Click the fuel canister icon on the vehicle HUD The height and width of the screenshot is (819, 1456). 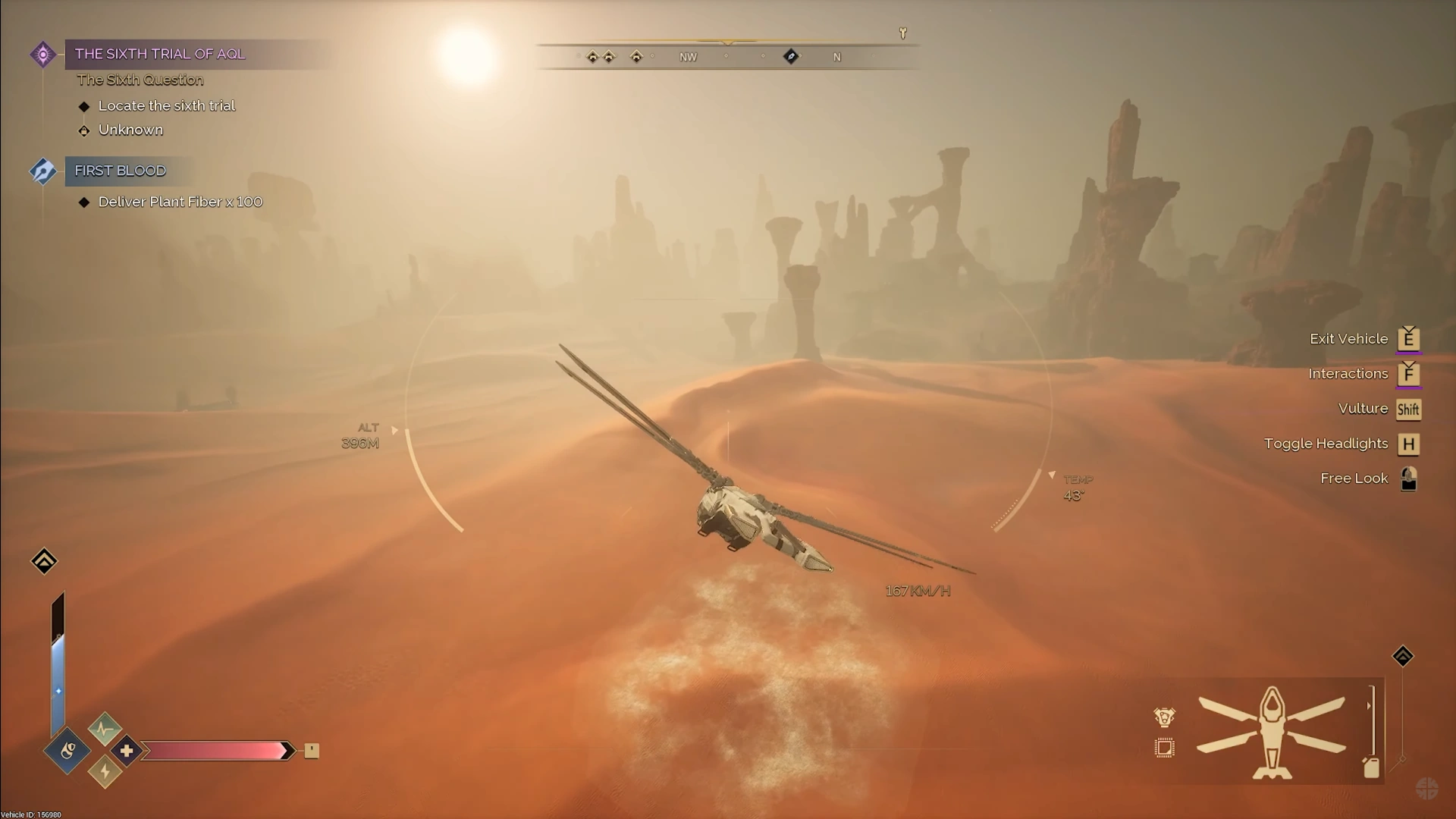point(1372,767)
